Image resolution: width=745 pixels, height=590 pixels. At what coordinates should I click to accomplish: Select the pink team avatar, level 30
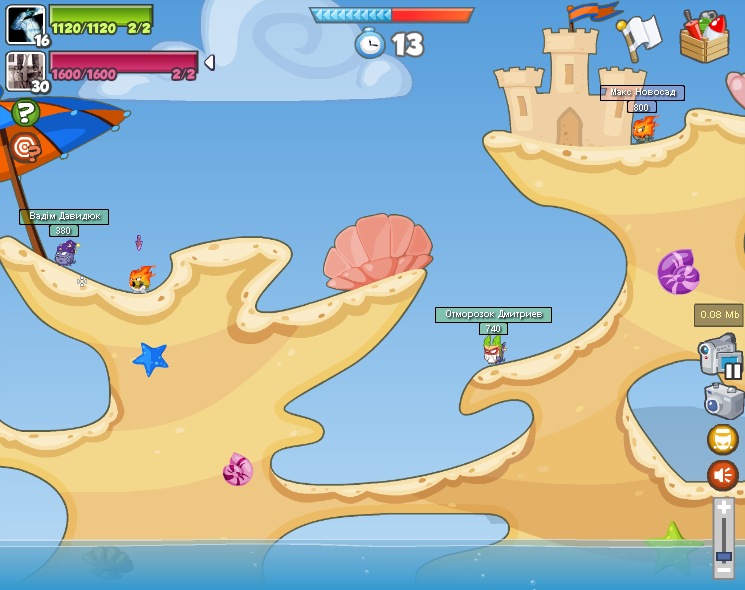(x=25, y=71)
